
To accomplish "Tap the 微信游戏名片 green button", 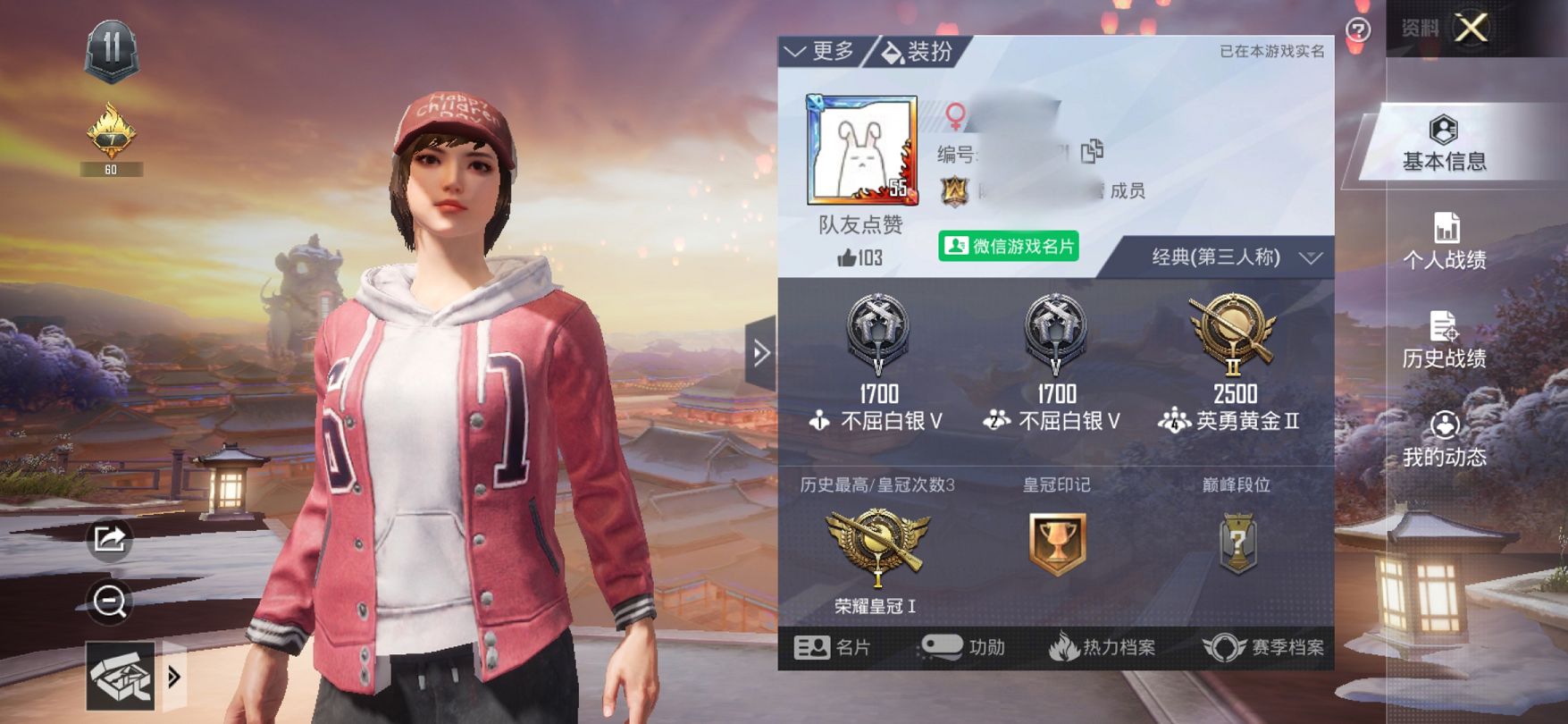I will coord(1009,246).
